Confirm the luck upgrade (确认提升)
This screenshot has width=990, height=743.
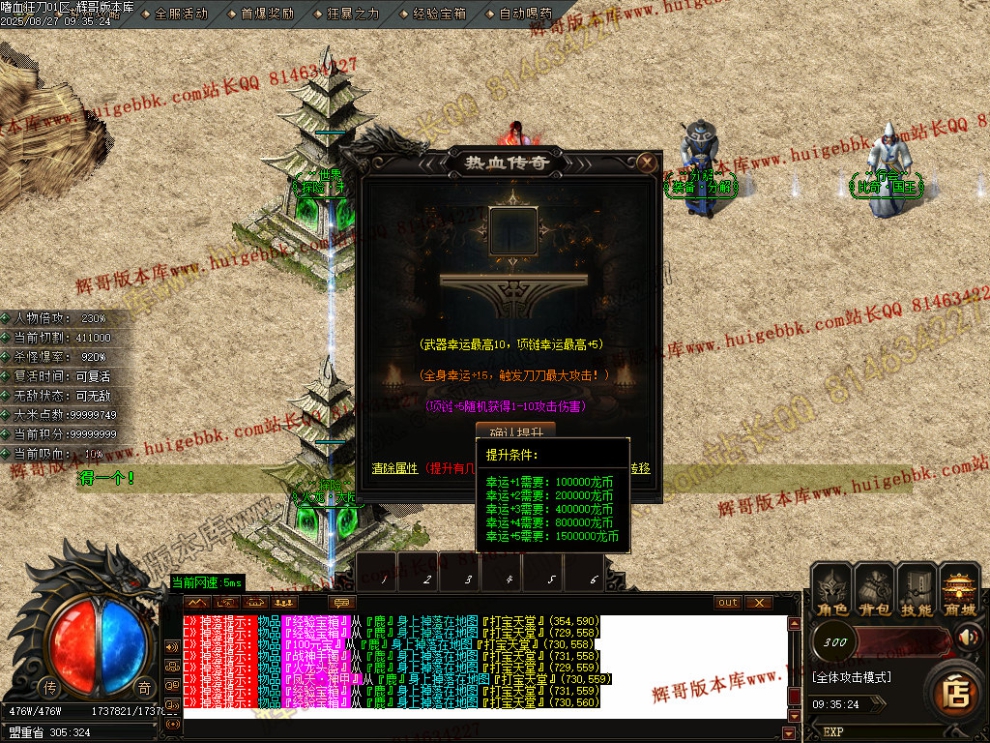(515, 431)
